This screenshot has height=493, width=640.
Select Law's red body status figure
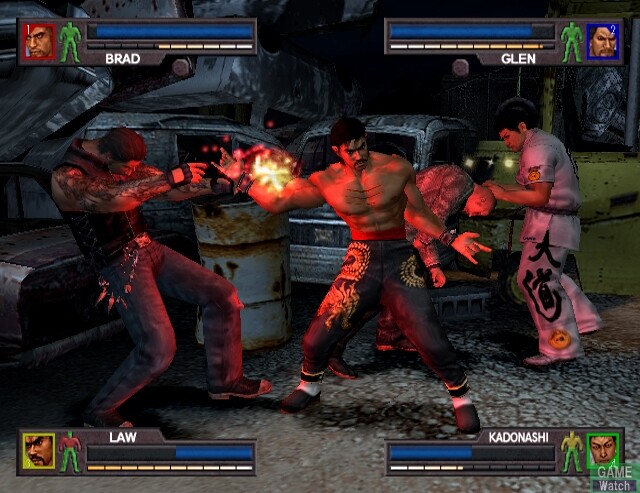pos(70,451)
